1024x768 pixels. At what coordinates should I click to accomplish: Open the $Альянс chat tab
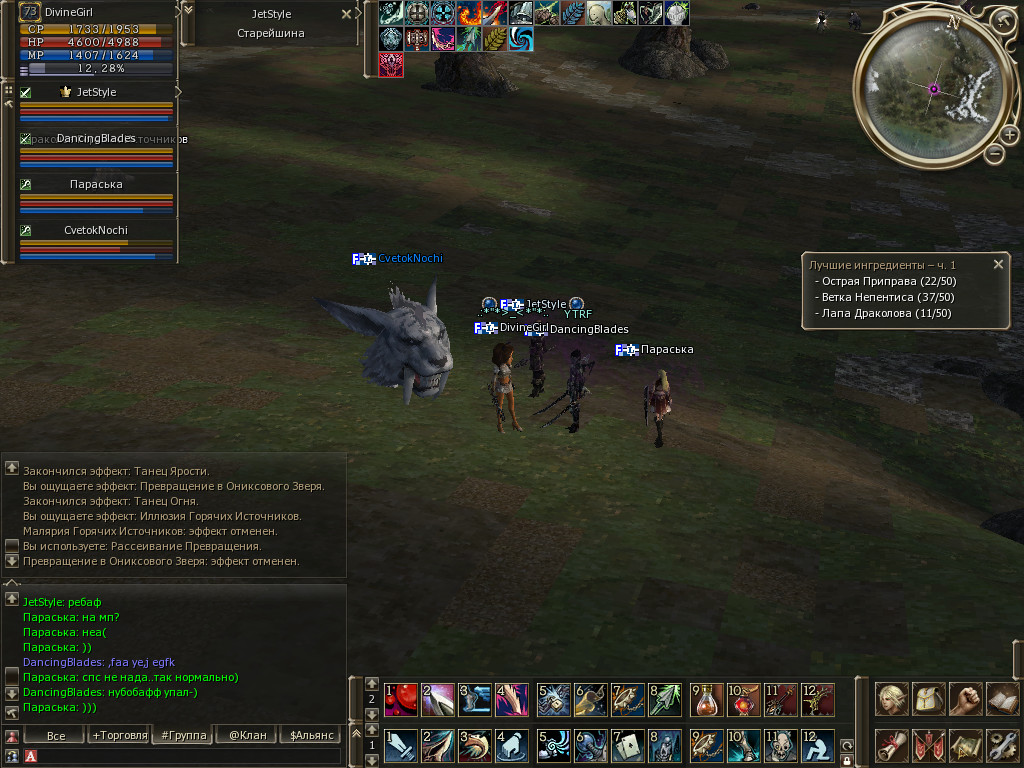coord(310,735)
